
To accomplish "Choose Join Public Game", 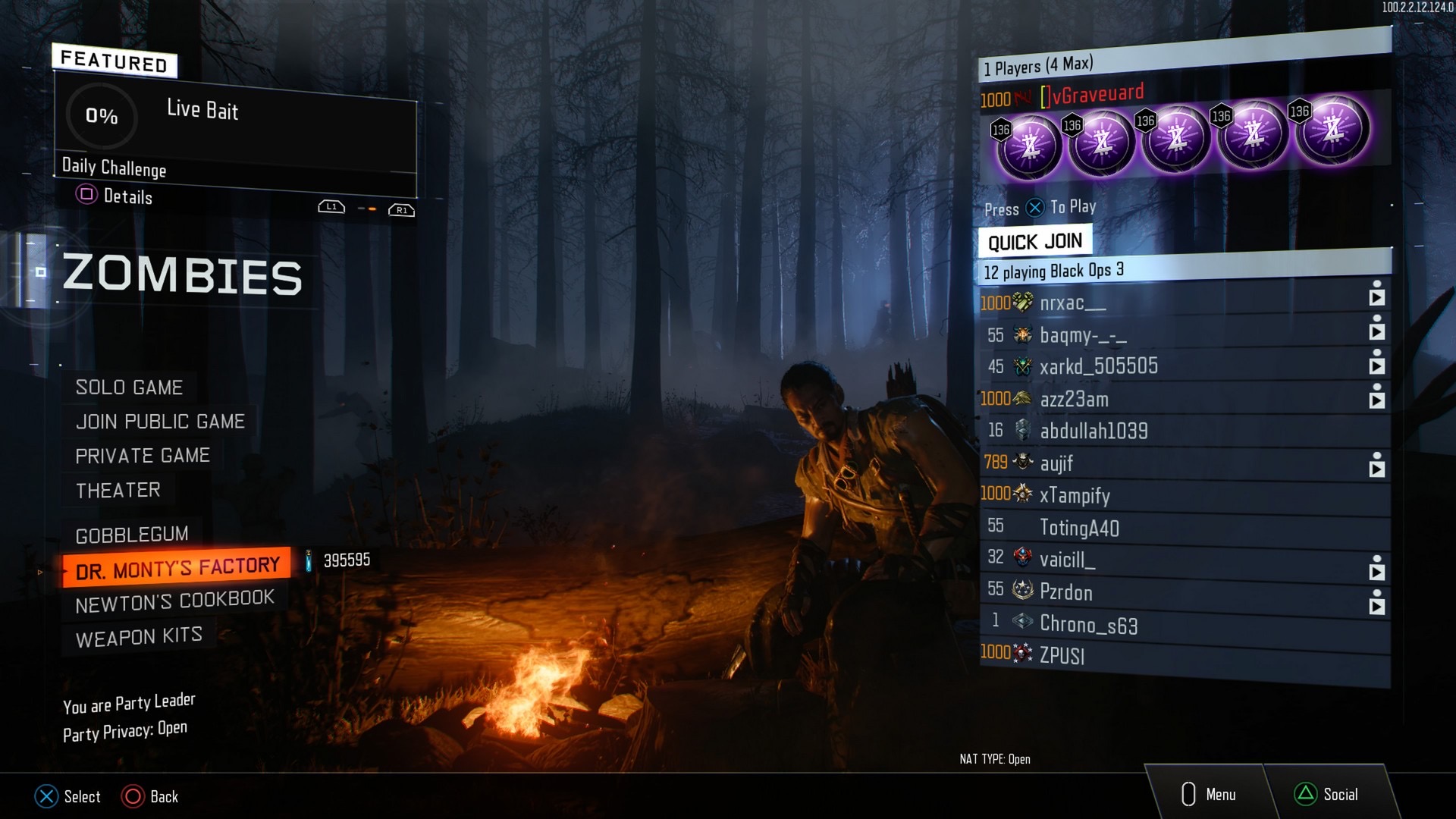I will coord(160,422).
